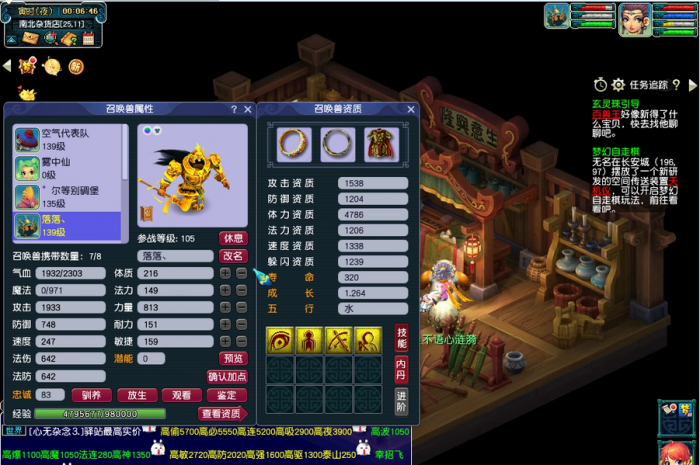Add a point to 体质 with plus
Image resolution: width=700 pixels, height=465 pixels.
(x=226, y=274)
